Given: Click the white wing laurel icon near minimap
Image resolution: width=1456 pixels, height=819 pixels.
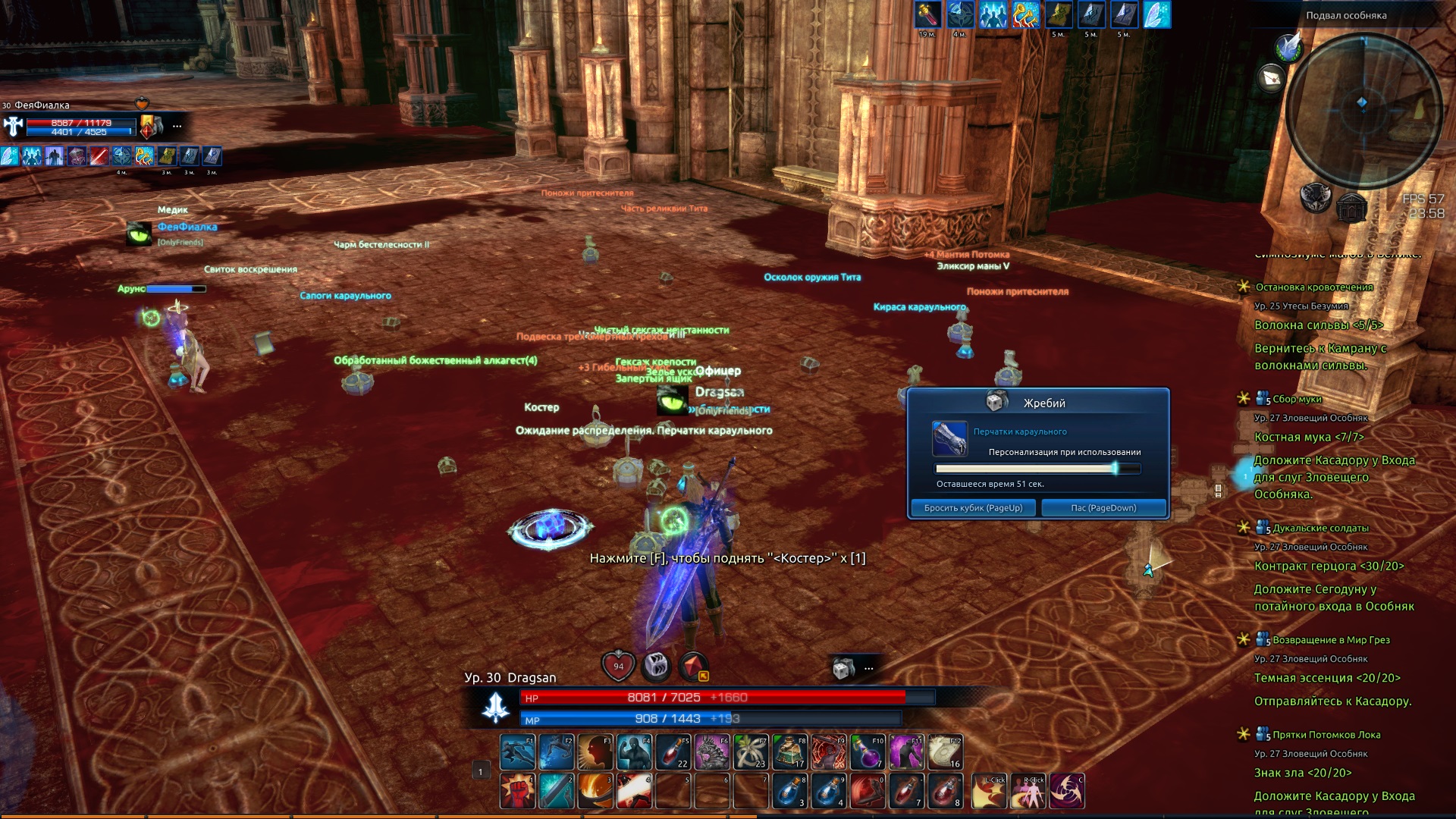Looking at the screenshot, I should pyautogui.click(x=1288, y=47).
